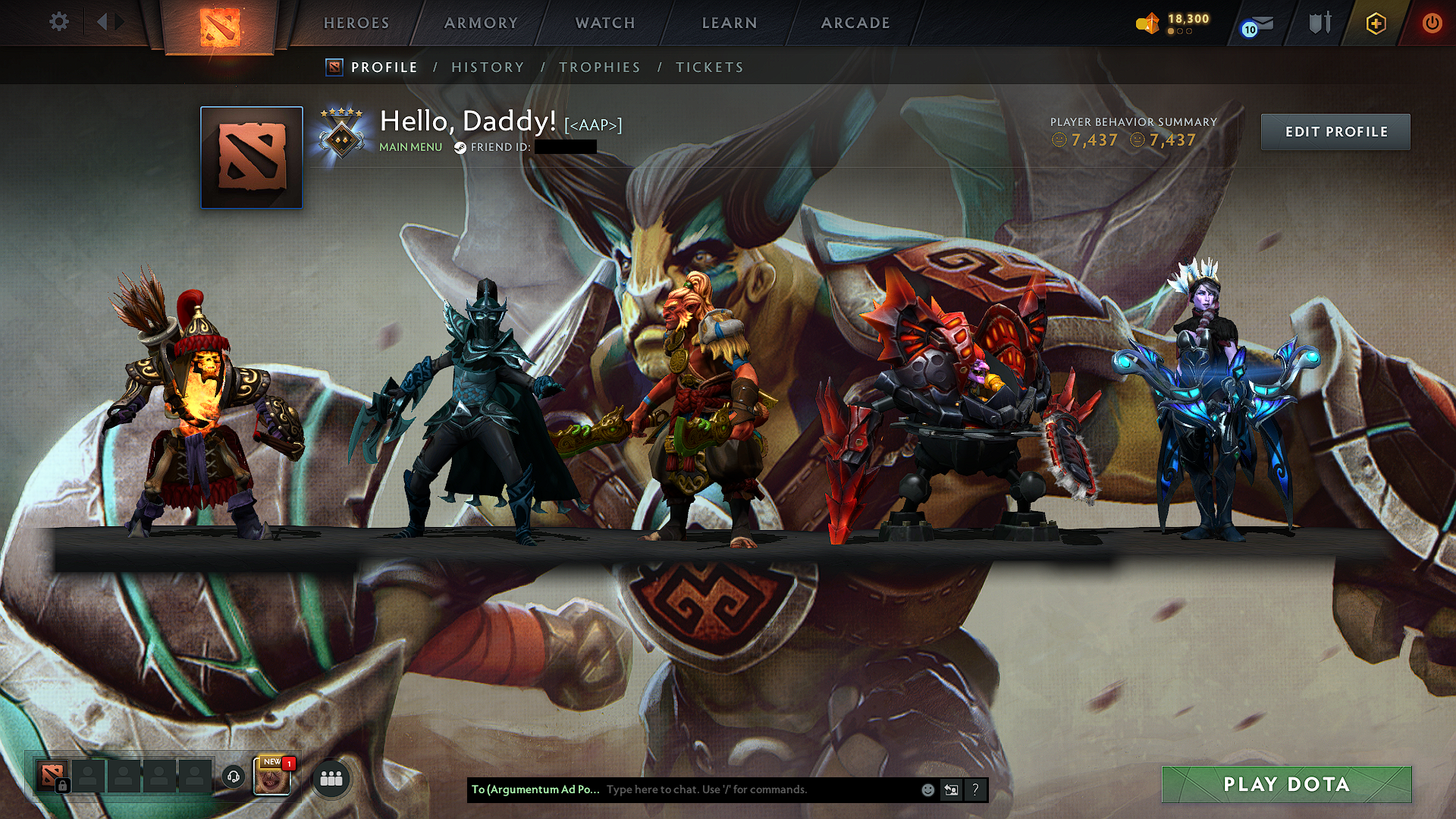Image resolution: width=1456 pixels, height=819 pixels.
Task: Click the EDIT PROFILE button
Action: (1335, 130)
